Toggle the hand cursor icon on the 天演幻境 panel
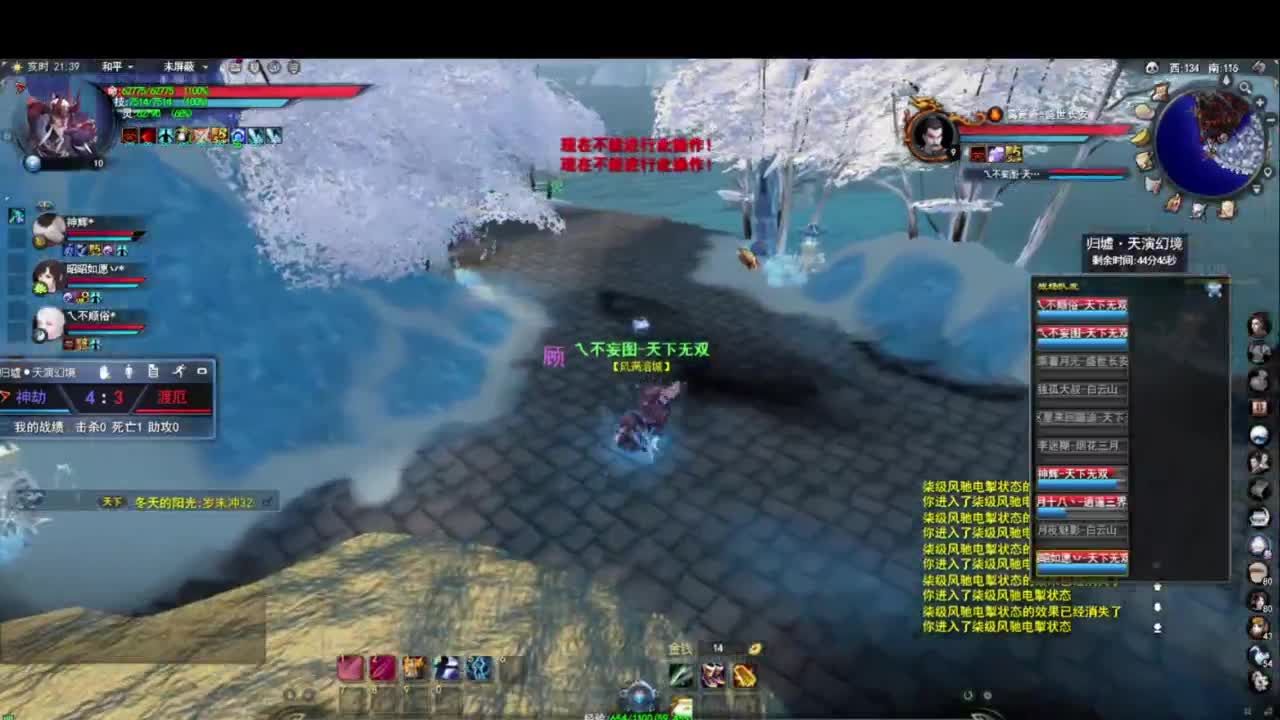The height and width of the screenshot is (720, 1280). tap(102, 372)
